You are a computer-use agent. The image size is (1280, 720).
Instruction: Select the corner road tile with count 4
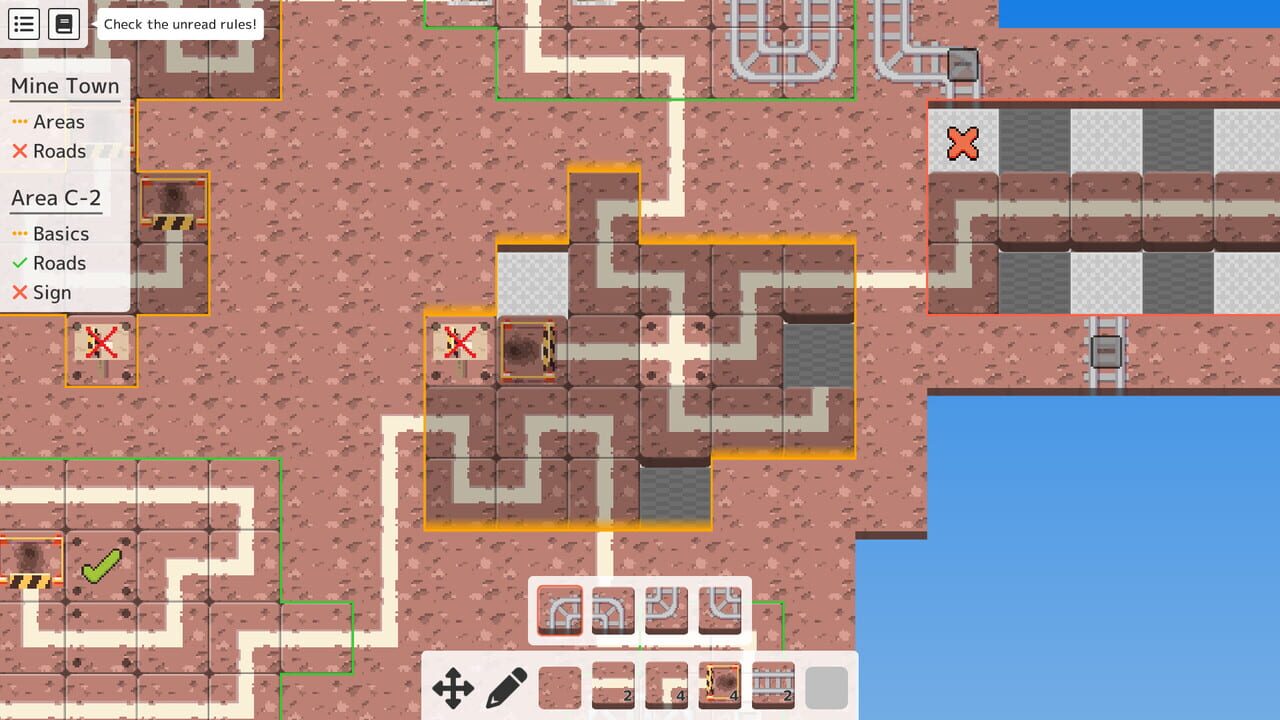pyautogui.click(x=667, y=688)
